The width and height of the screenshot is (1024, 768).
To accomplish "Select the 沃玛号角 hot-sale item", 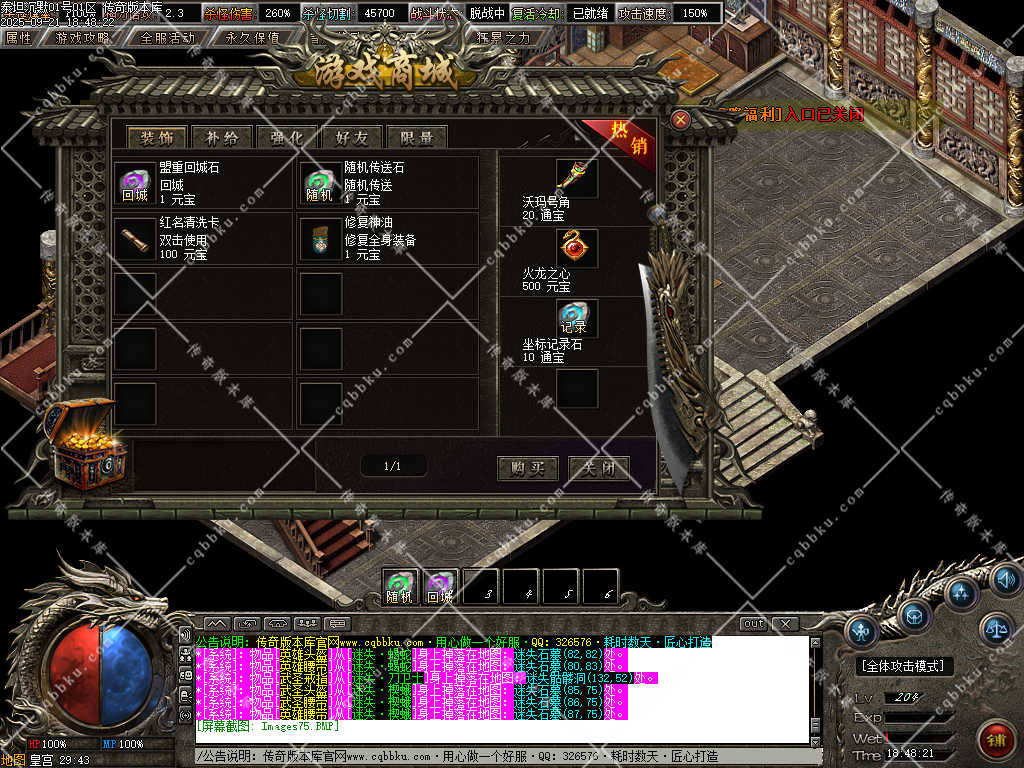I will click(x=577, y=178).
